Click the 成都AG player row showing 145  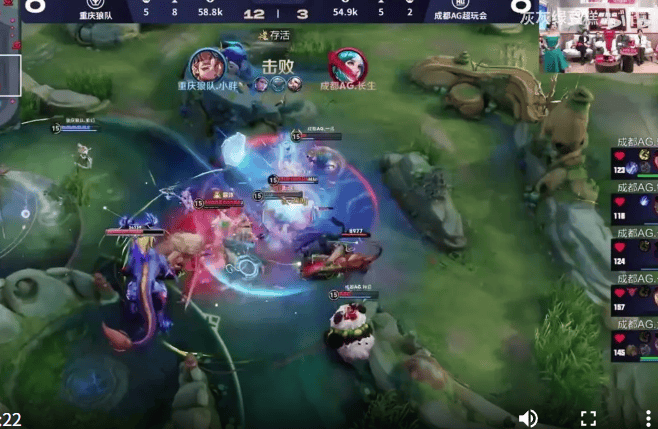pos(634,347)
